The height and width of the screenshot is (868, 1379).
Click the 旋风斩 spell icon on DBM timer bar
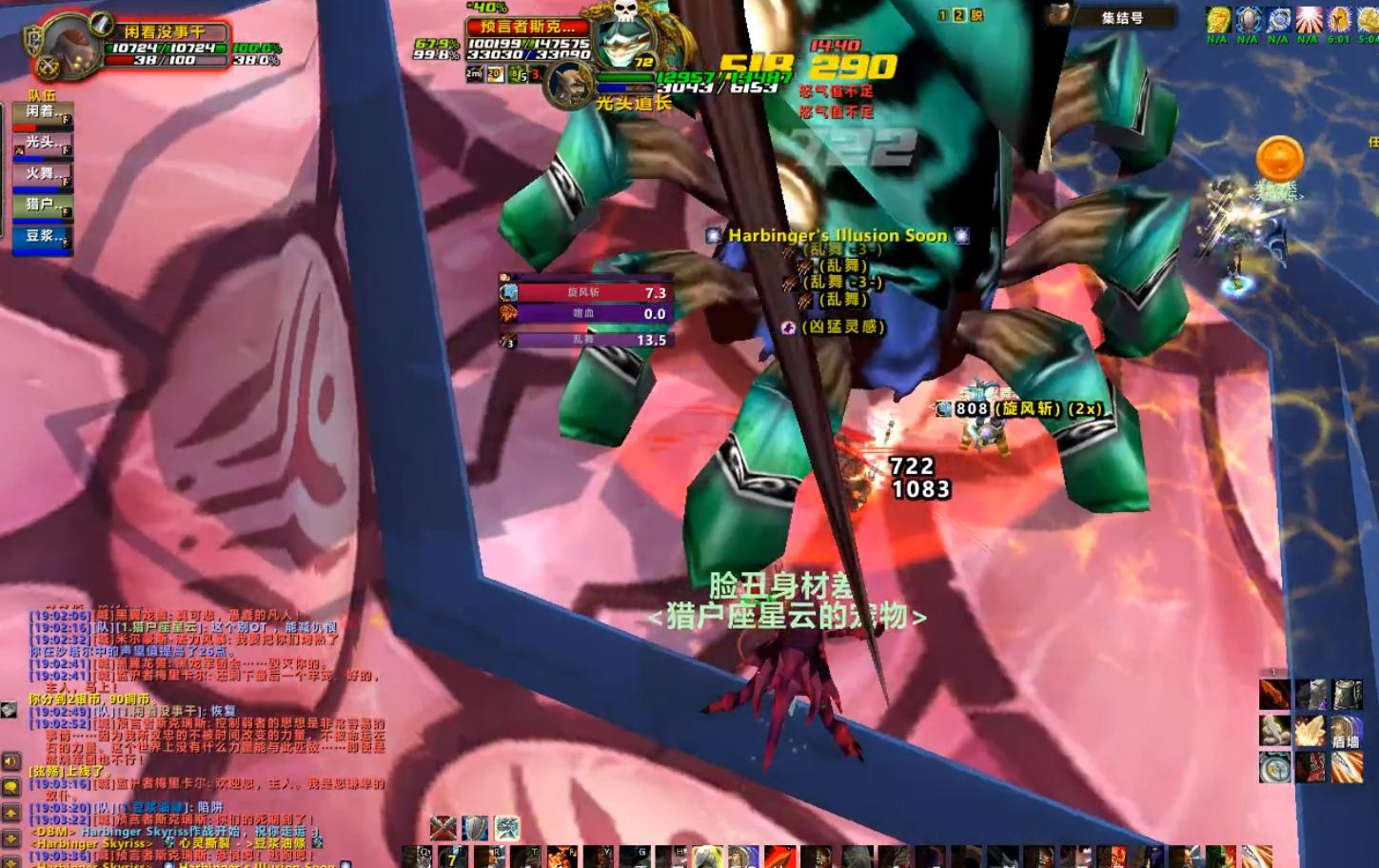(x=509, y=293)
